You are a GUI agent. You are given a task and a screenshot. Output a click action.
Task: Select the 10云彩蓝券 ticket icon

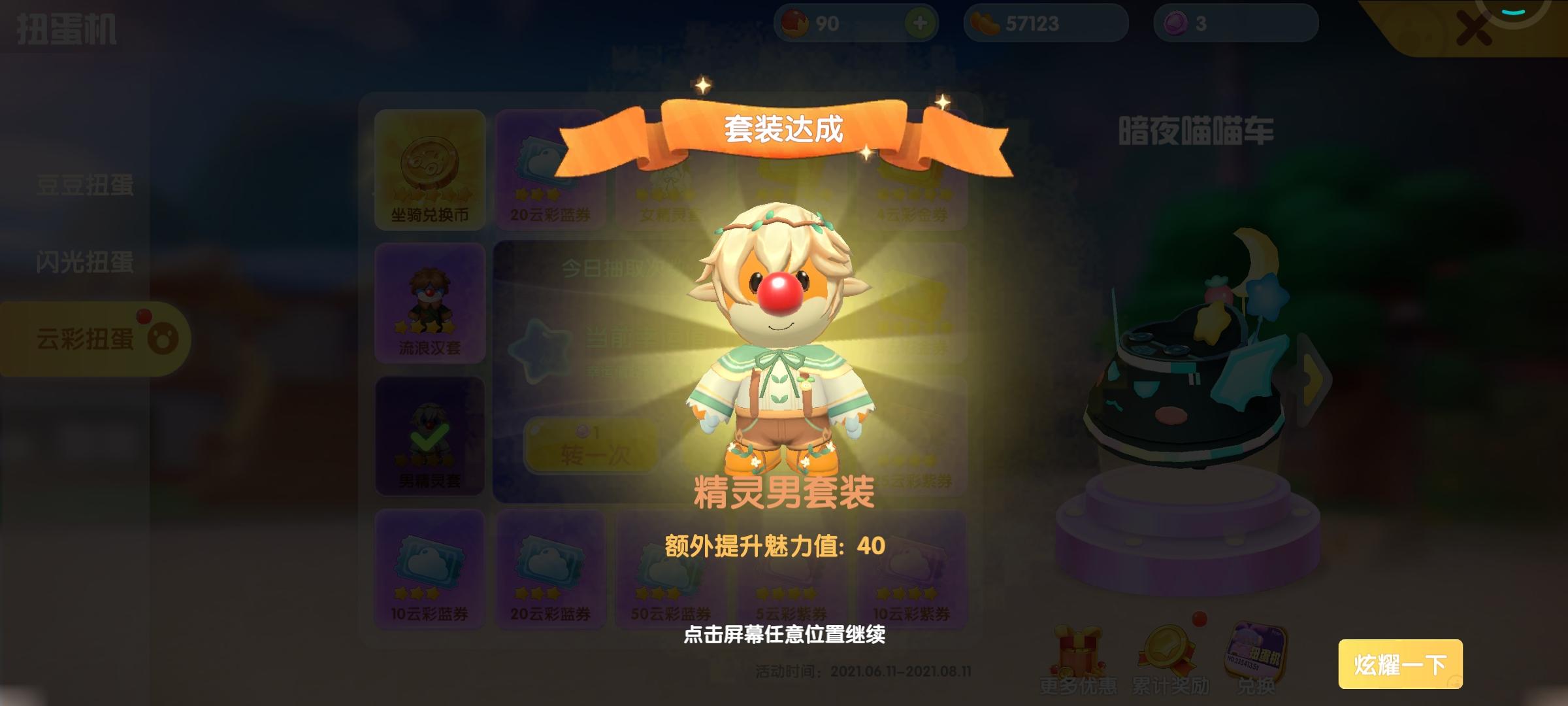tap(429, 565)
